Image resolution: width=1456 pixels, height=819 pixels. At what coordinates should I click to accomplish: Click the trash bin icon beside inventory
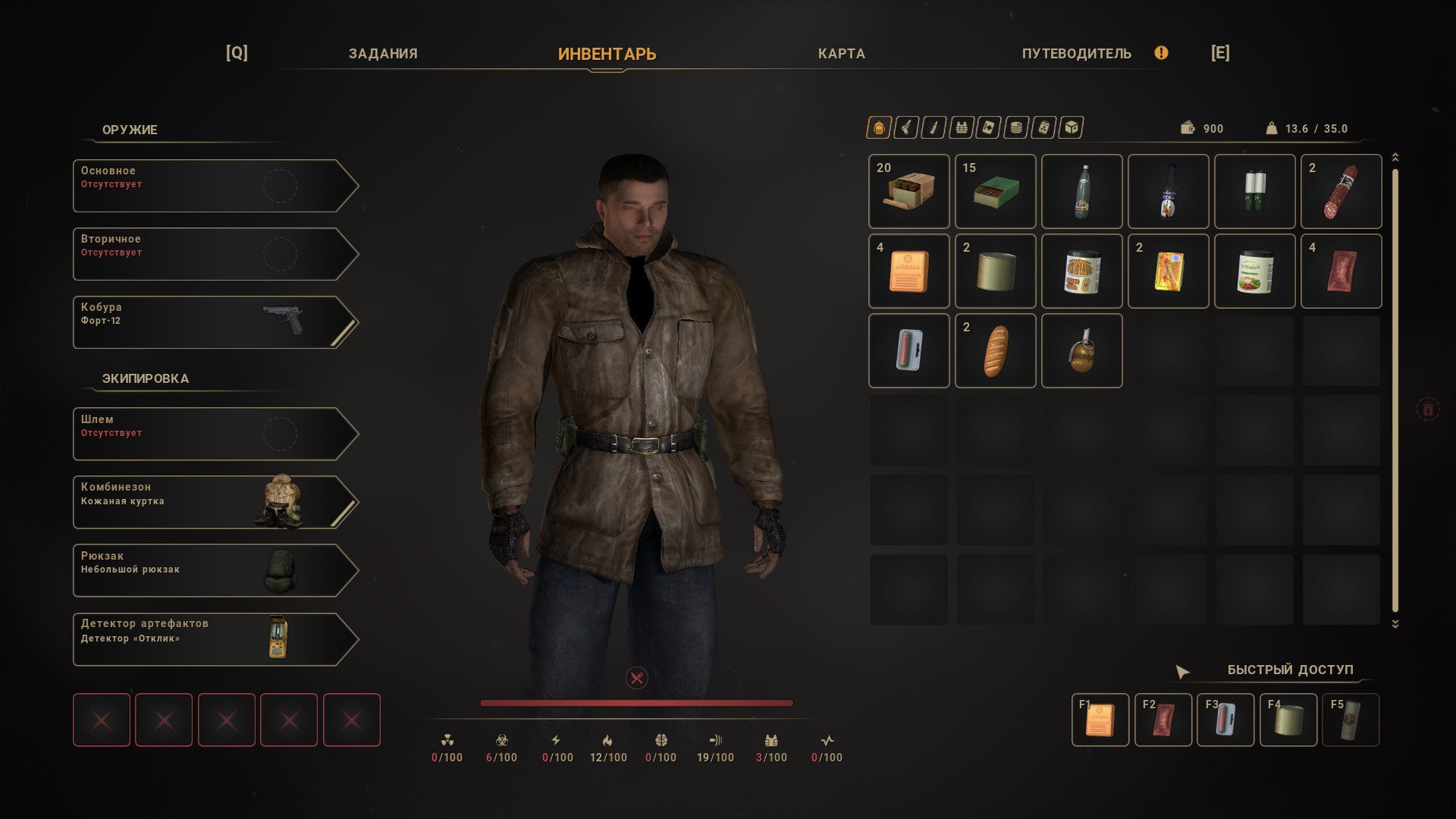point(1427,409)
